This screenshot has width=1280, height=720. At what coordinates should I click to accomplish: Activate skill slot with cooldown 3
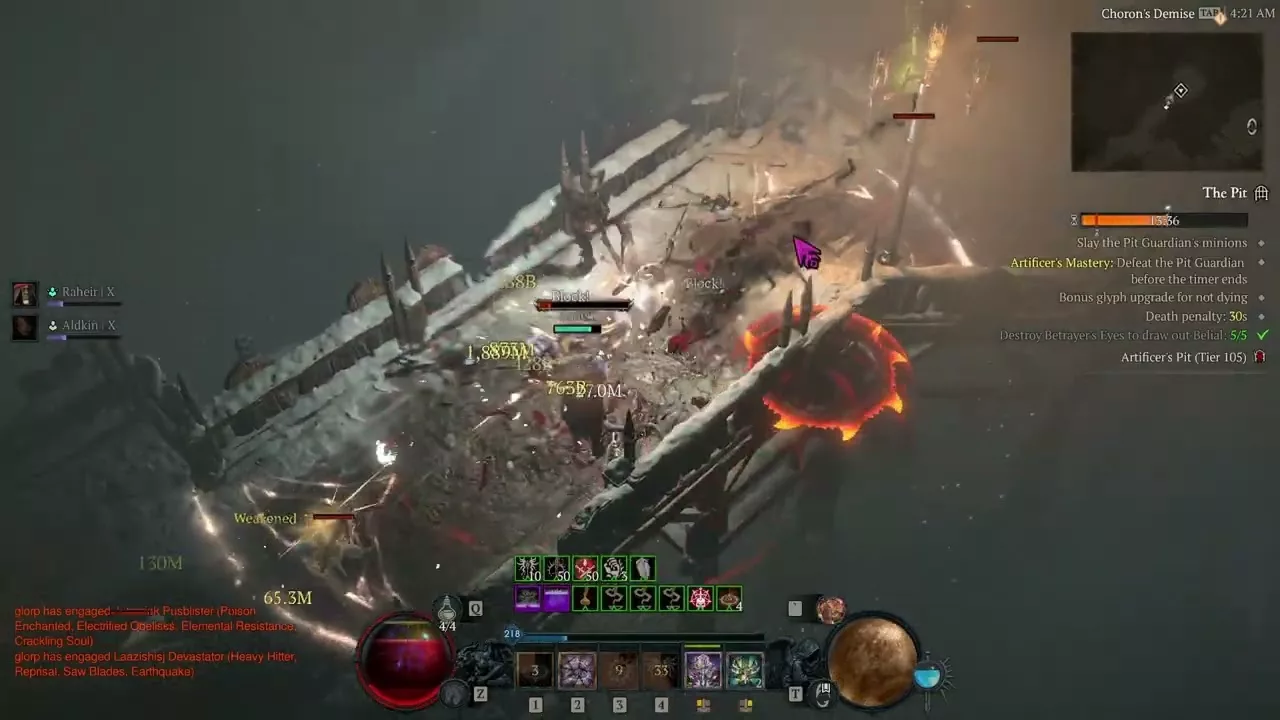[x=535, y=670]
